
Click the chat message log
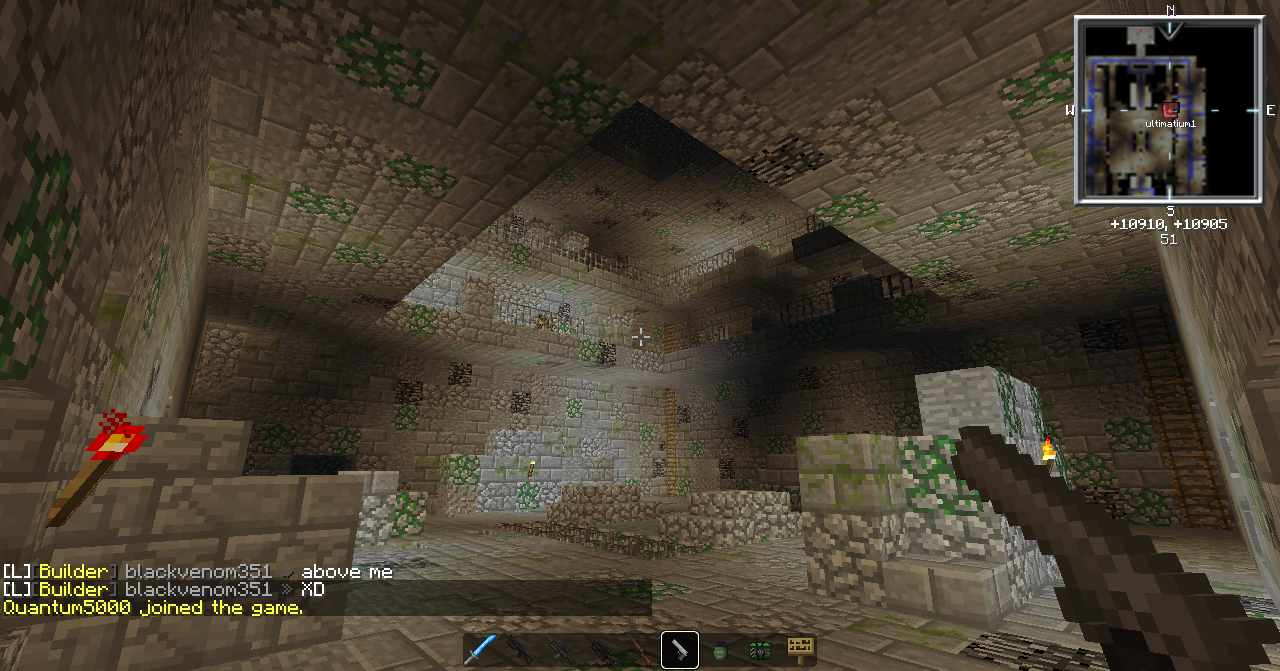click(200, 589)
